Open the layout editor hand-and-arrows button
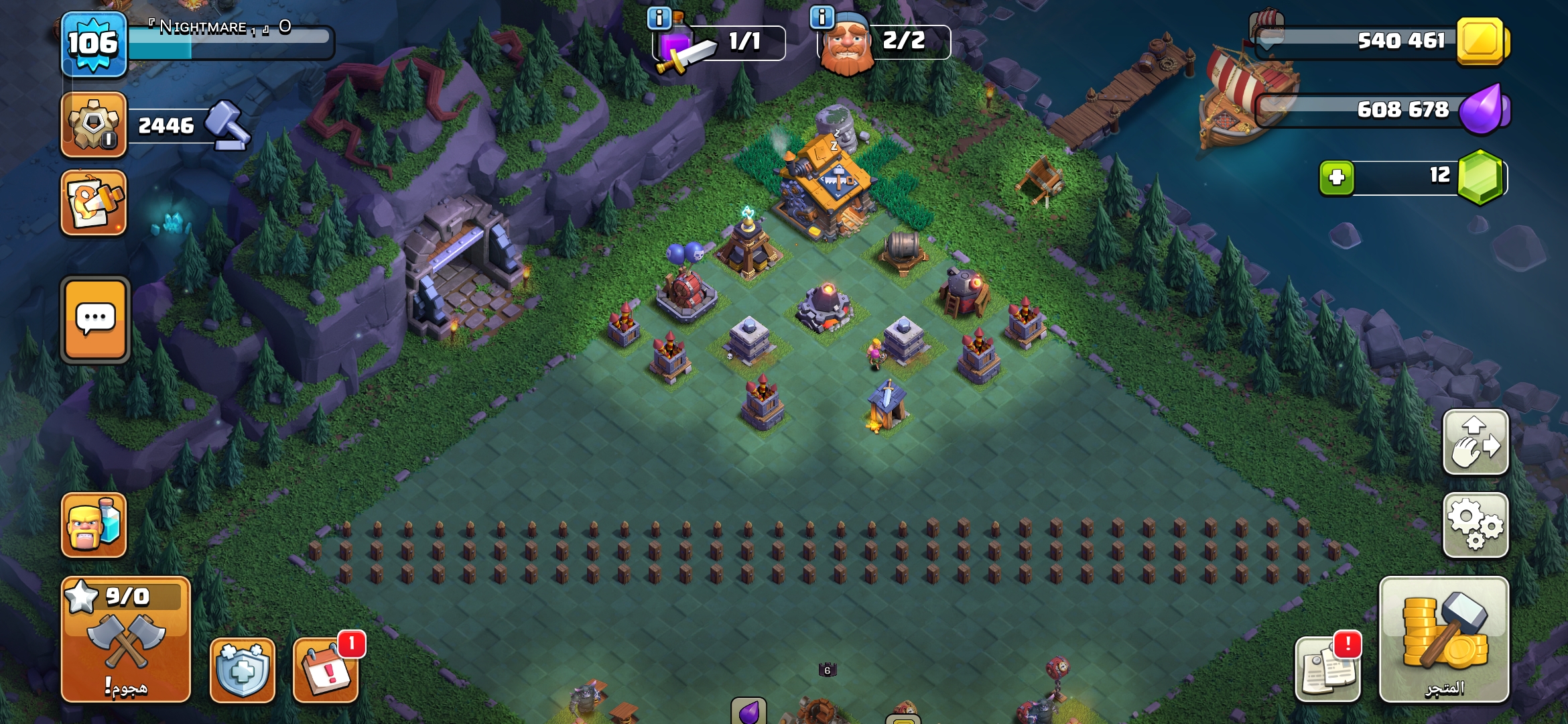 click(x=1476, y=442)
